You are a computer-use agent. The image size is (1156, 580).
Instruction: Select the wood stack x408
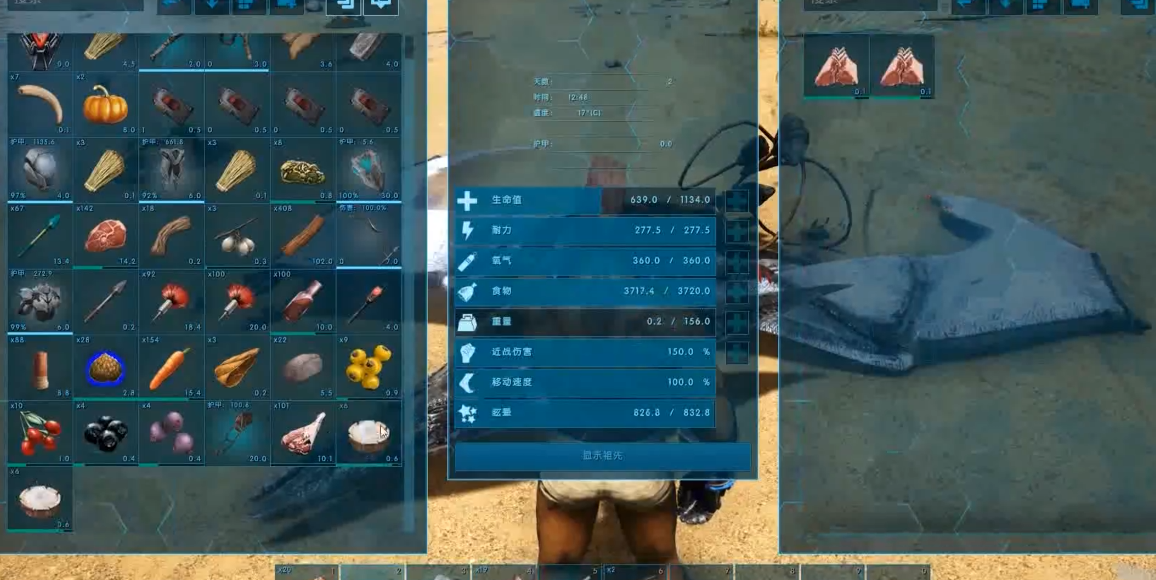[x=302, y=235]
